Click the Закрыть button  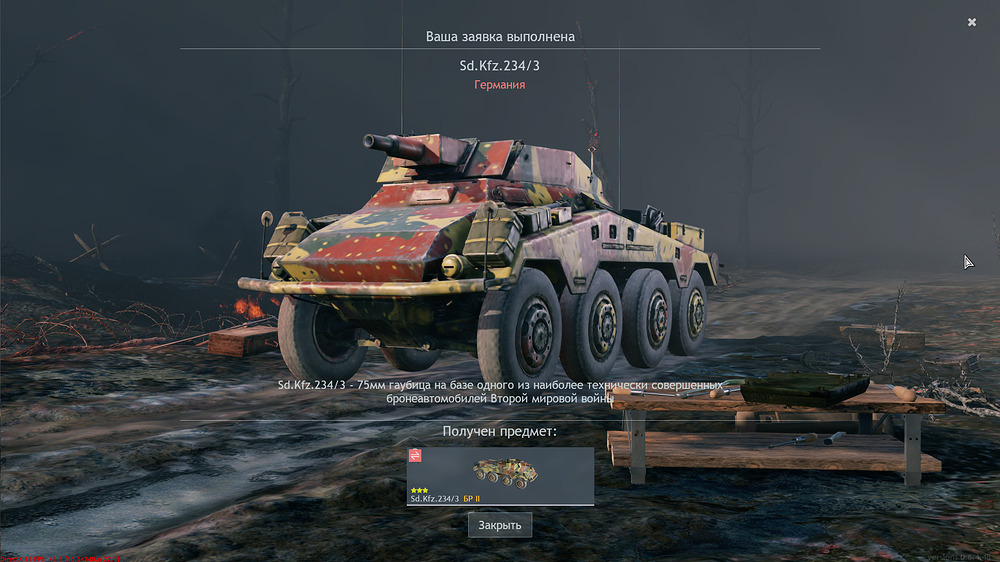(500, 525)
